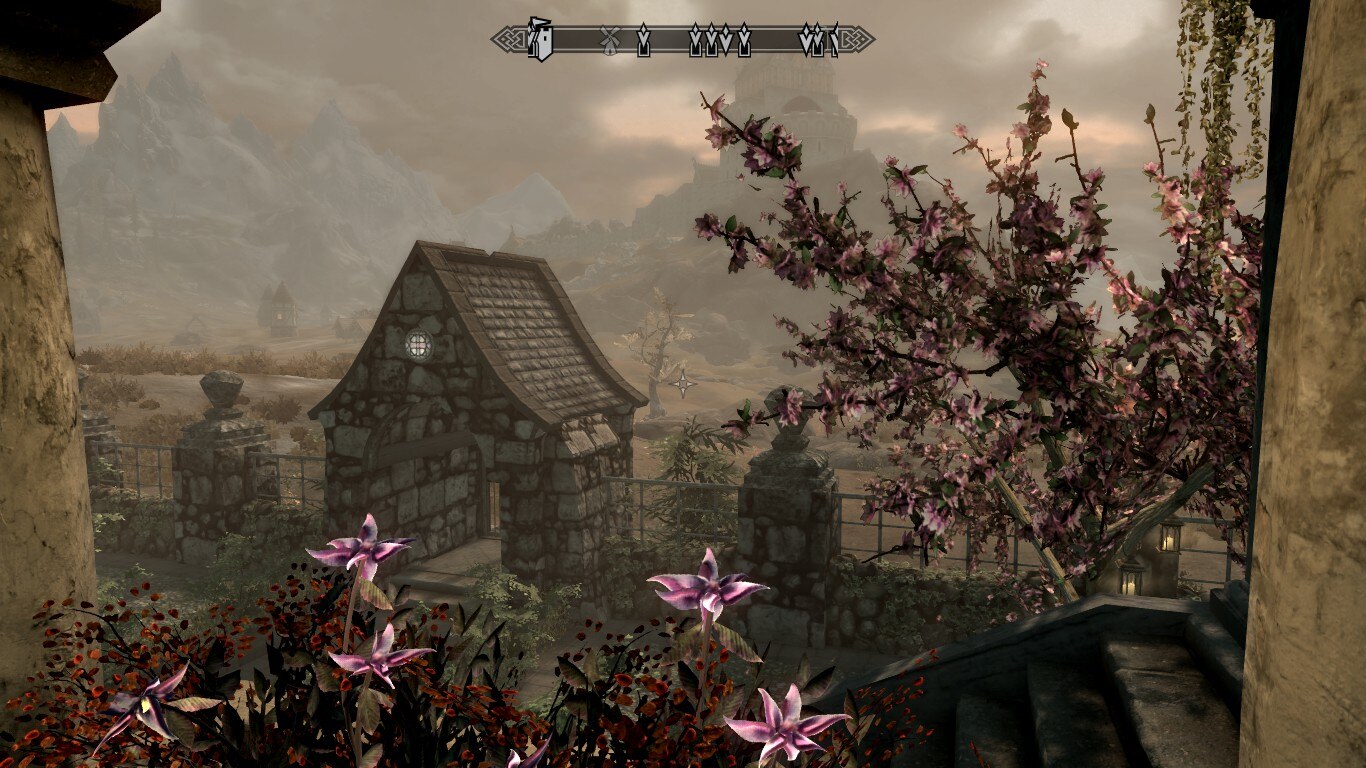Select the faded windmill marker on the compass
Viewport: 1366px width, 768px height.
click(x=607, y=41)
